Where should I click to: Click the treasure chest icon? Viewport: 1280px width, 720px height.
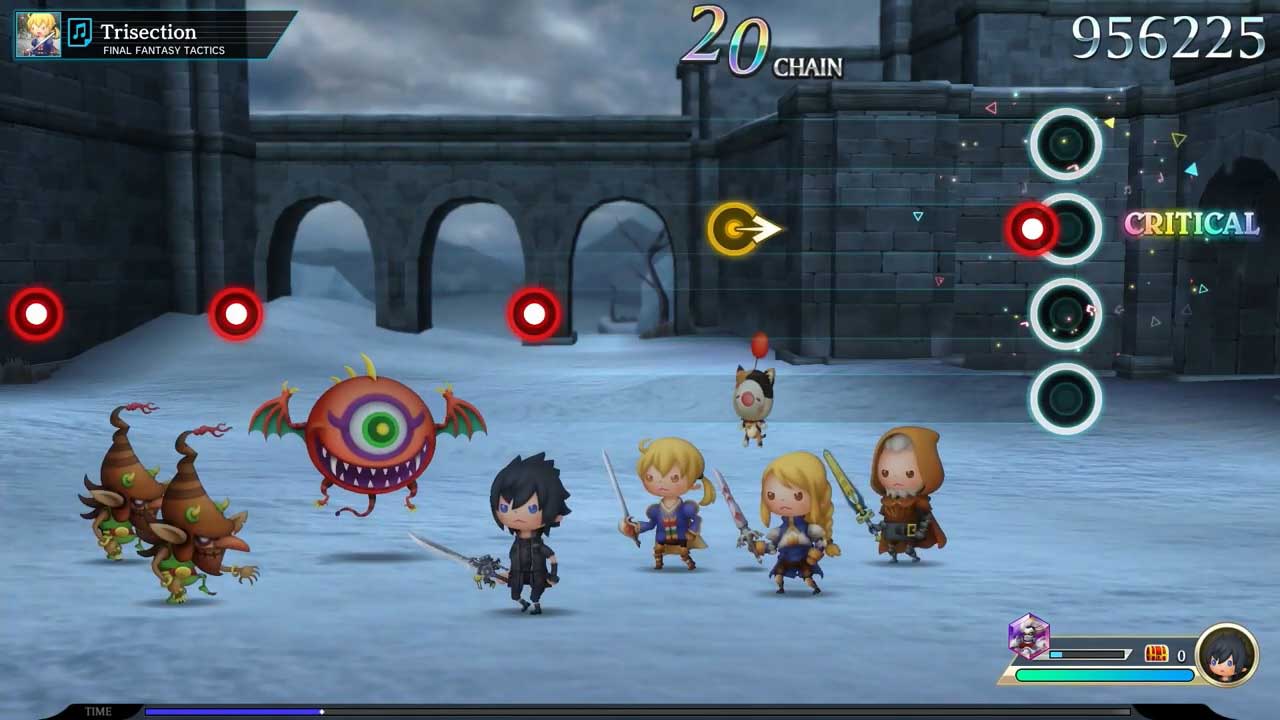1156,654
